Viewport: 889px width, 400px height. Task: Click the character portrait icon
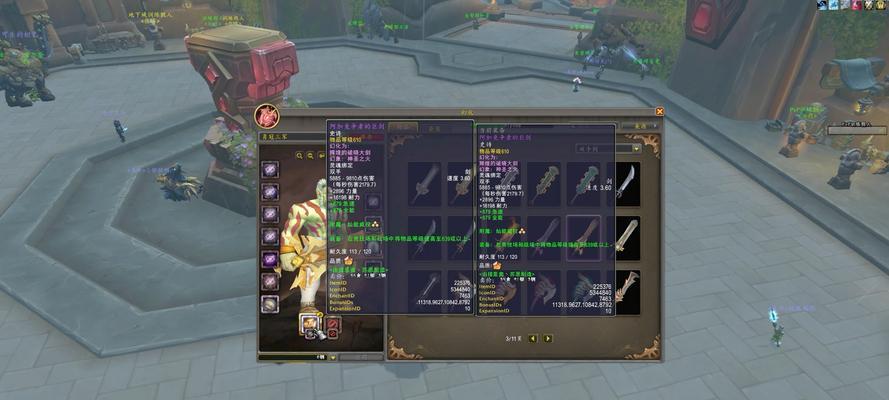(267, 117)
